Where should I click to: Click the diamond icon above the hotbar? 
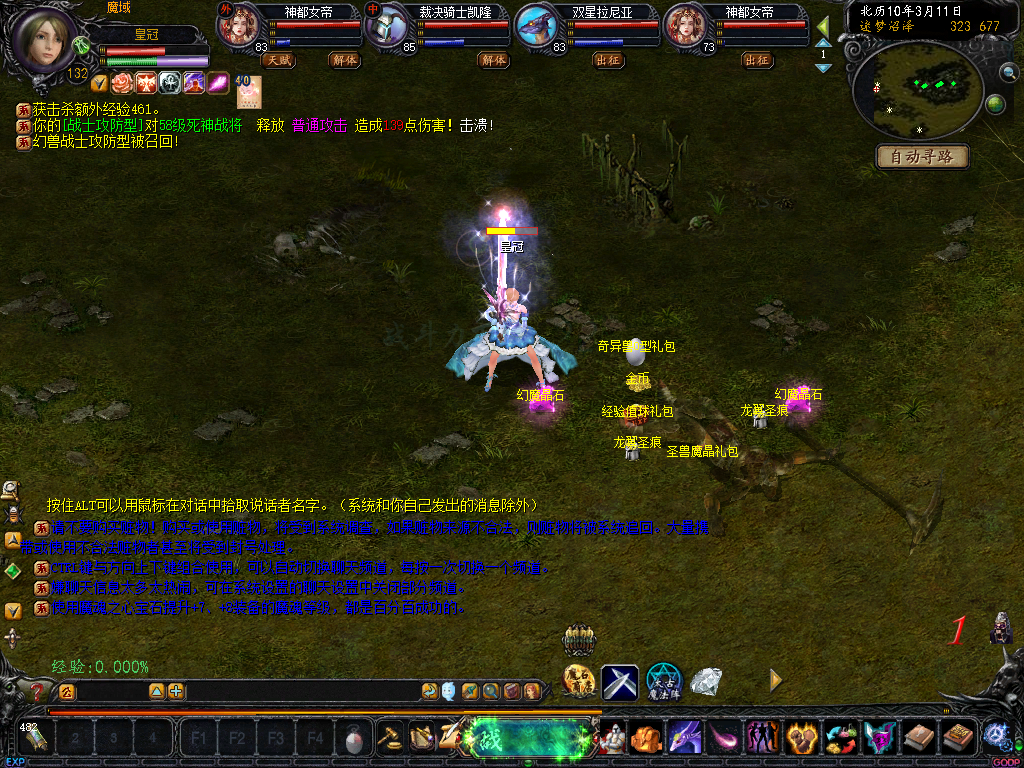(x=707, y=681)
